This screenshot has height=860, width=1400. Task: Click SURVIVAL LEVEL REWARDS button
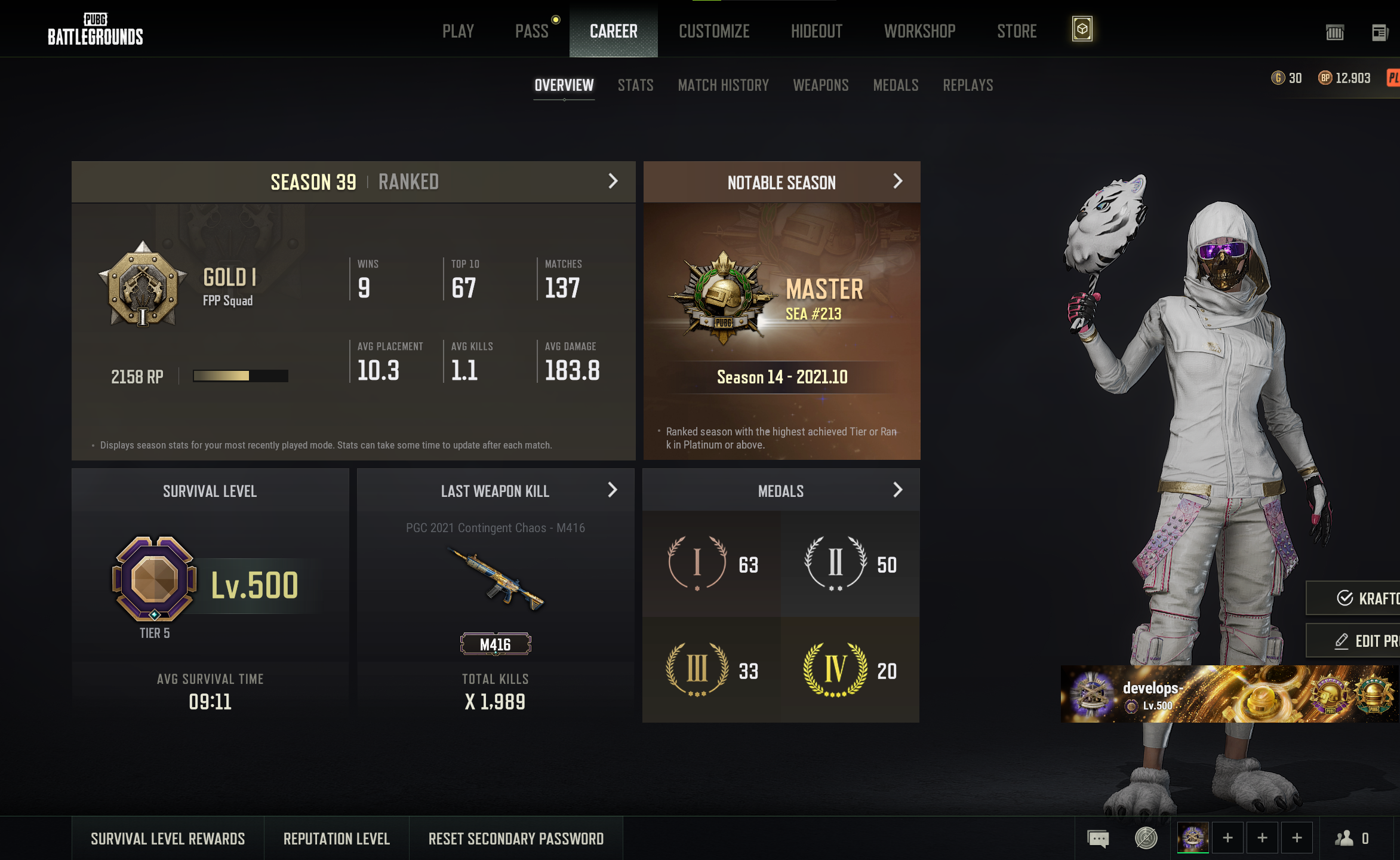pyautogui.click(x=168, y=838)
